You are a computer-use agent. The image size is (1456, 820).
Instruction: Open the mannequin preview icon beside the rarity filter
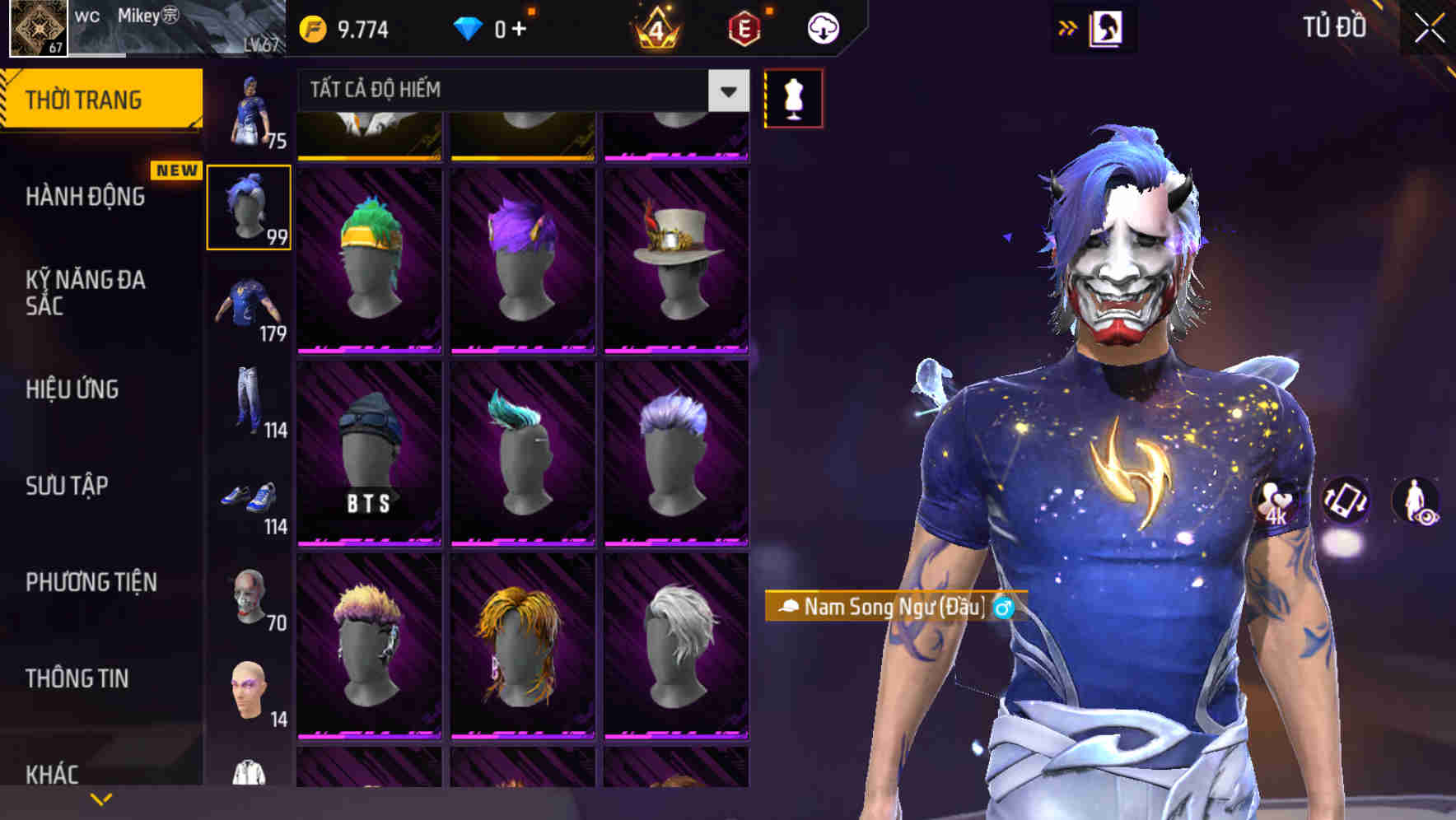pyautogui.click(x=793, y=97)
